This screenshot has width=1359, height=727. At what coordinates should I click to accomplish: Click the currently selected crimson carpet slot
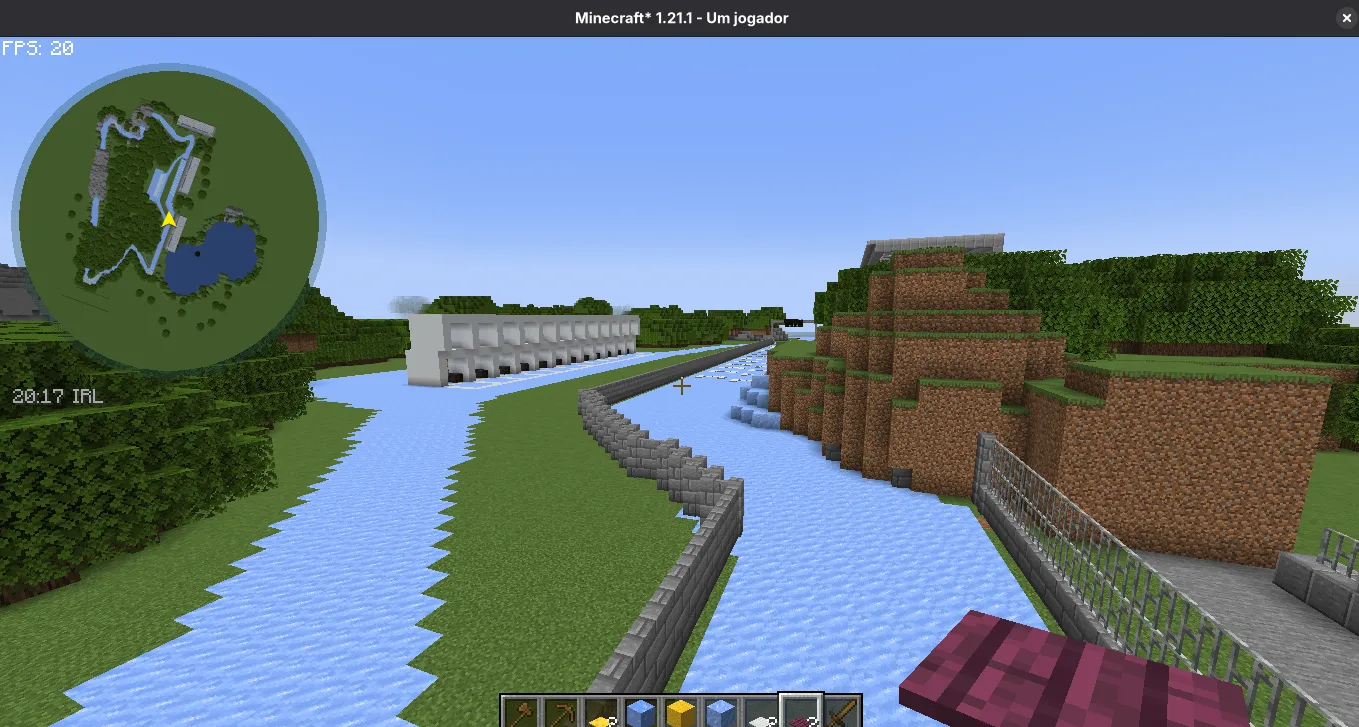coord(800,712)
